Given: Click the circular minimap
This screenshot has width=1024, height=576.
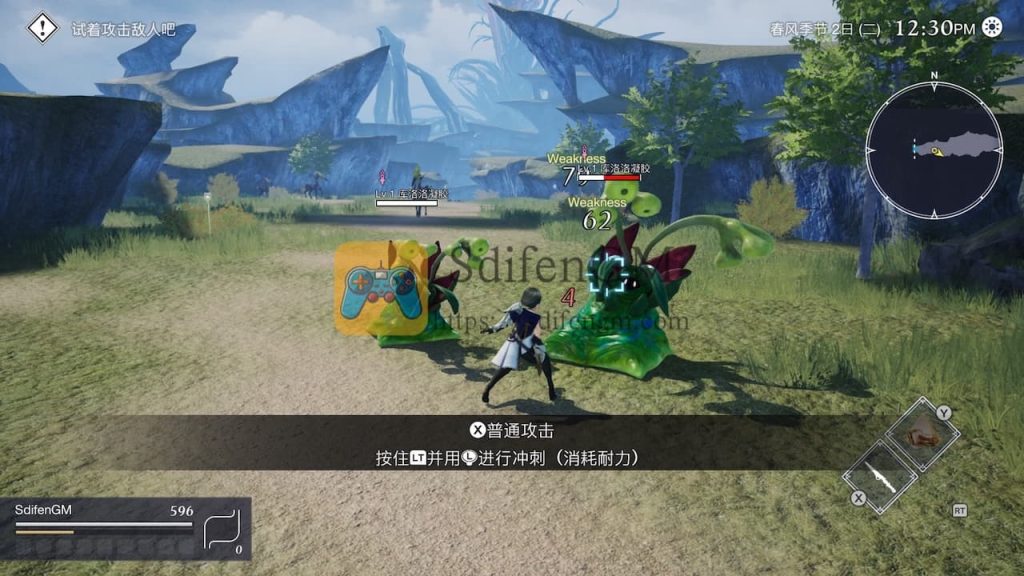Looking at the screenshot, I should (x=934, y=150).
